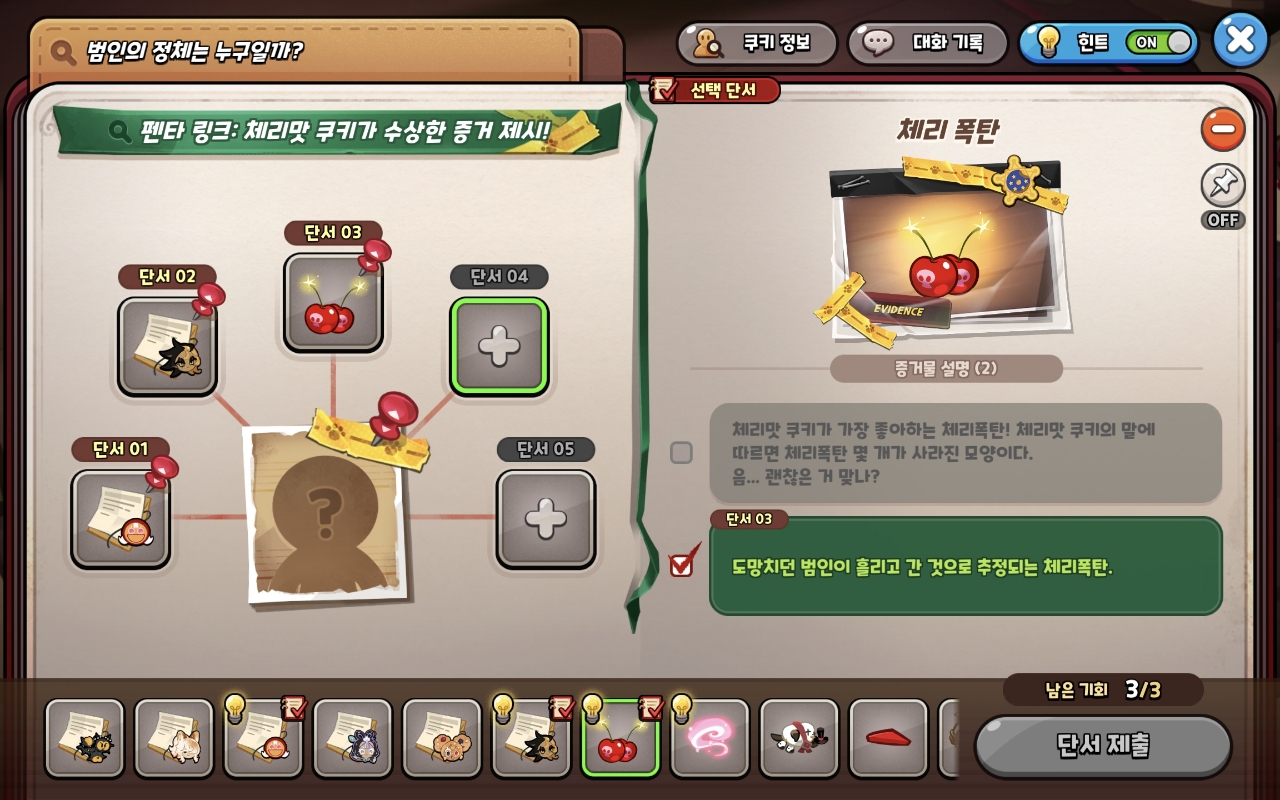Screen dimensions: 1280x800
Task: Close the investigation board with the X
Action: [x=1240, y=40]
